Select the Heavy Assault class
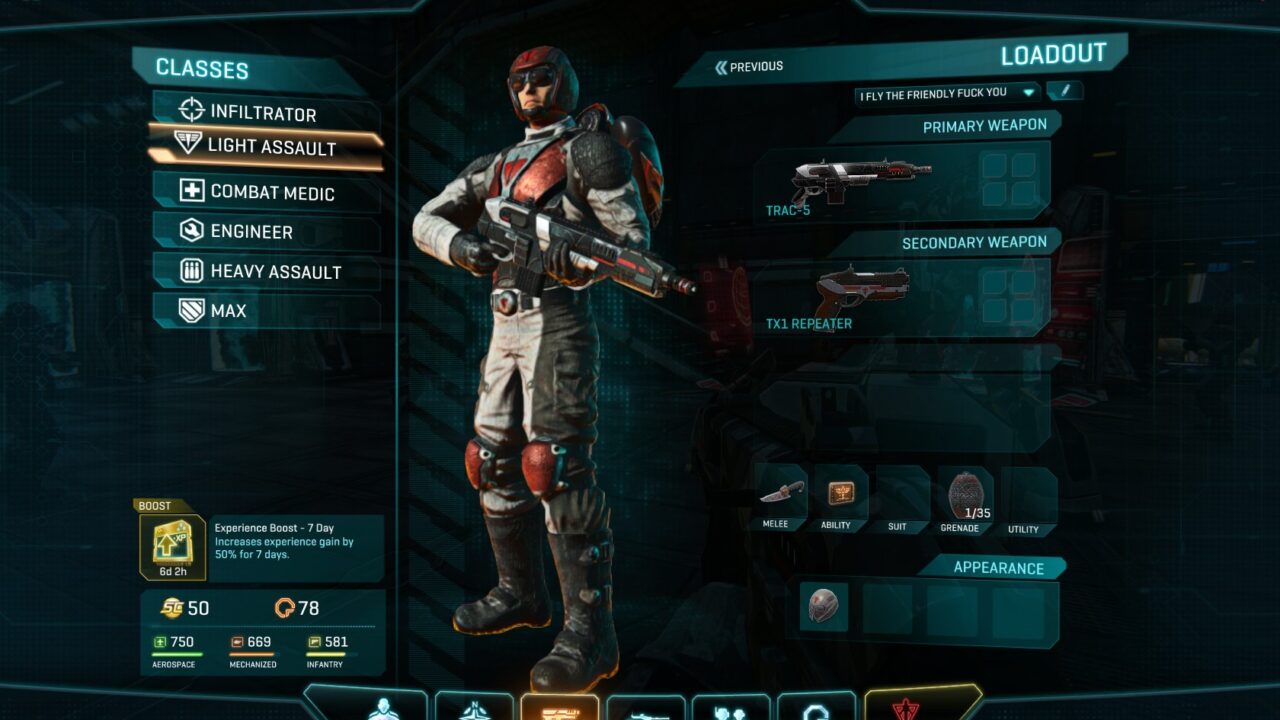The width and height of the screenshot is (1280, 720). click(x=275, y=271)
